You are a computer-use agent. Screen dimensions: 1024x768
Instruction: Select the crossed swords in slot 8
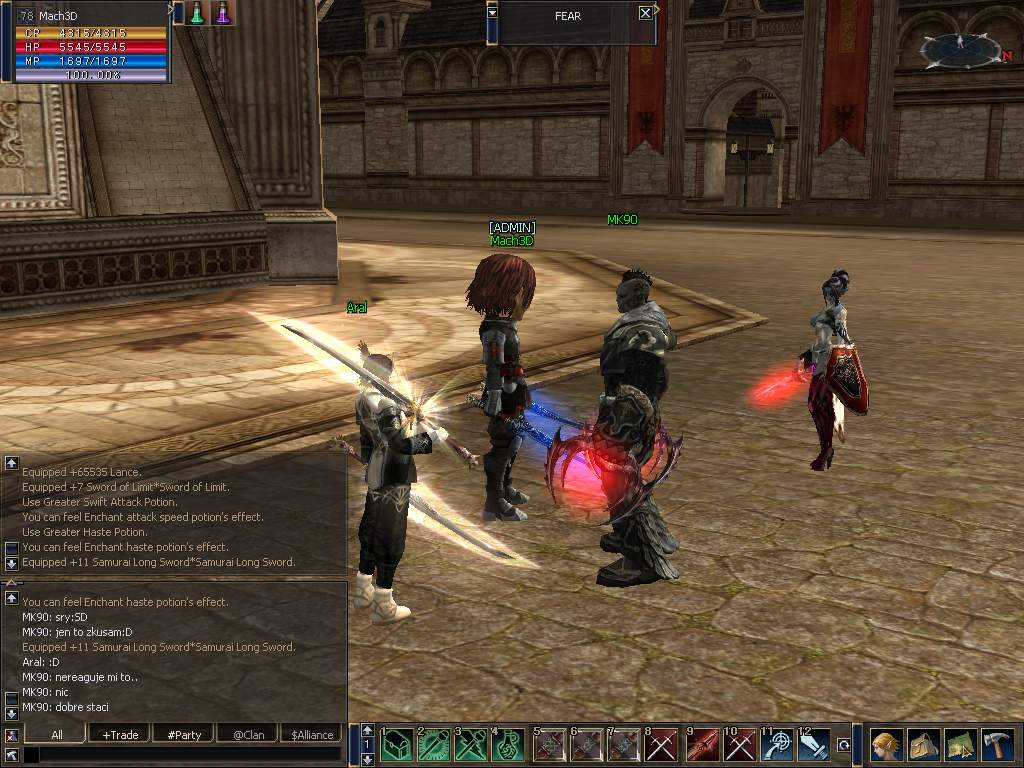662,746
